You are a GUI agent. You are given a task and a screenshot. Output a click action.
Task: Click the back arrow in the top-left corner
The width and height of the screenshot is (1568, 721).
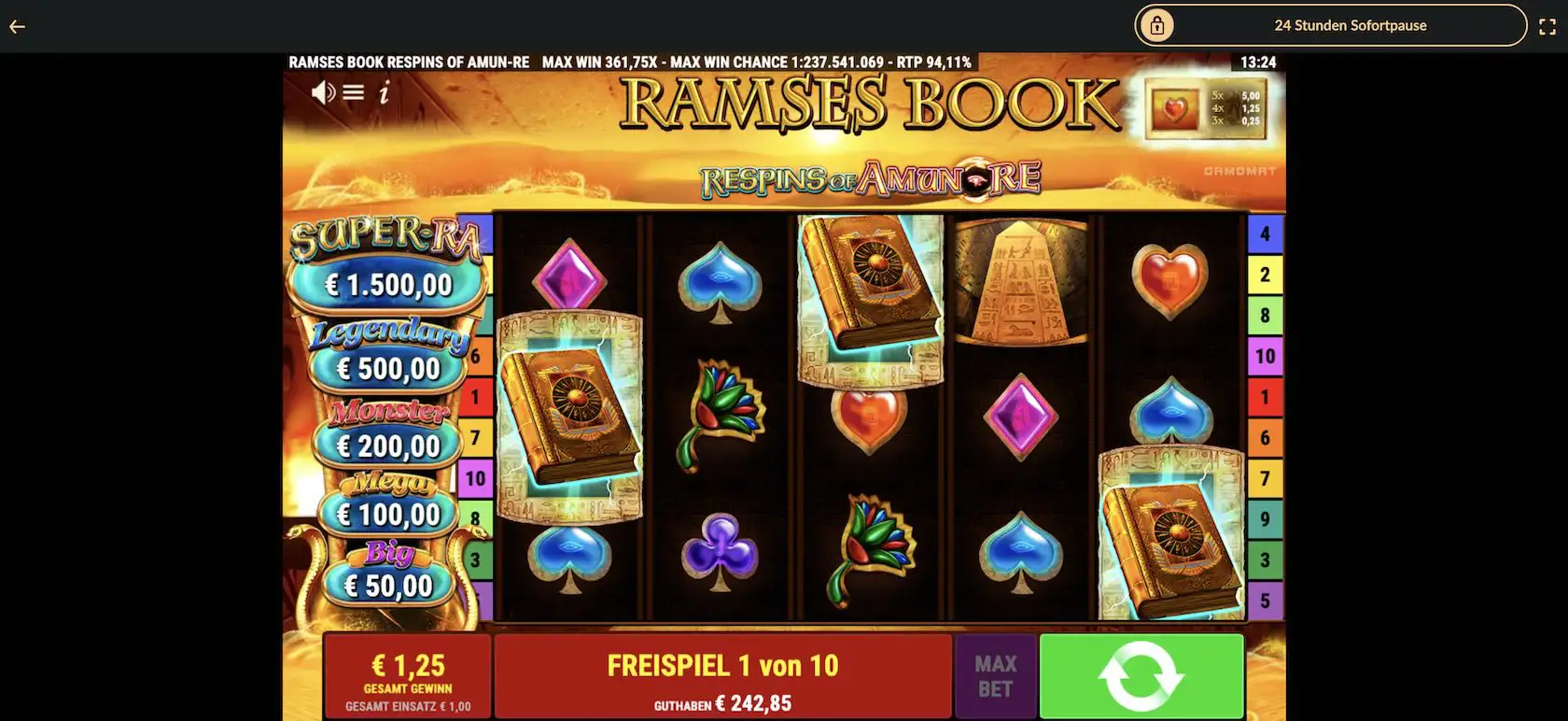pyautogui.click(x=16, y=26)
